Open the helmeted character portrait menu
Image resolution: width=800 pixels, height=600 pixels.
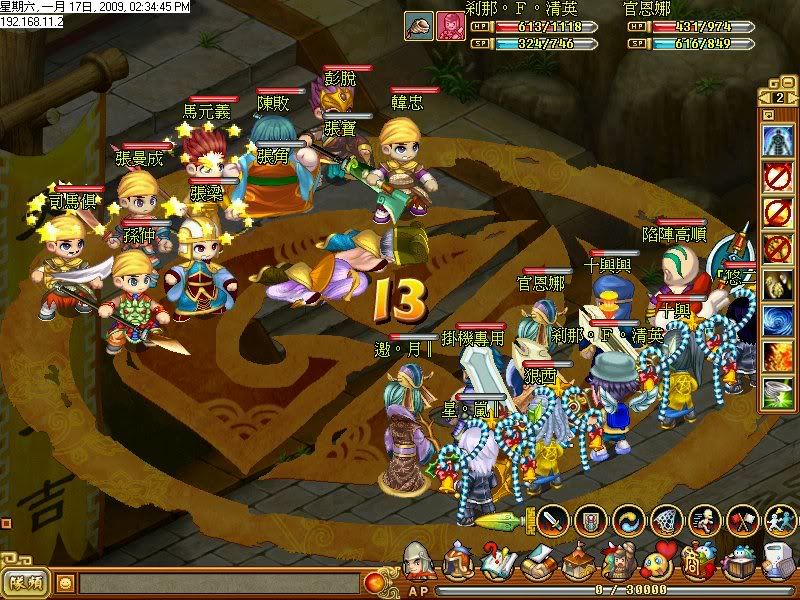[x=419, y=561]
